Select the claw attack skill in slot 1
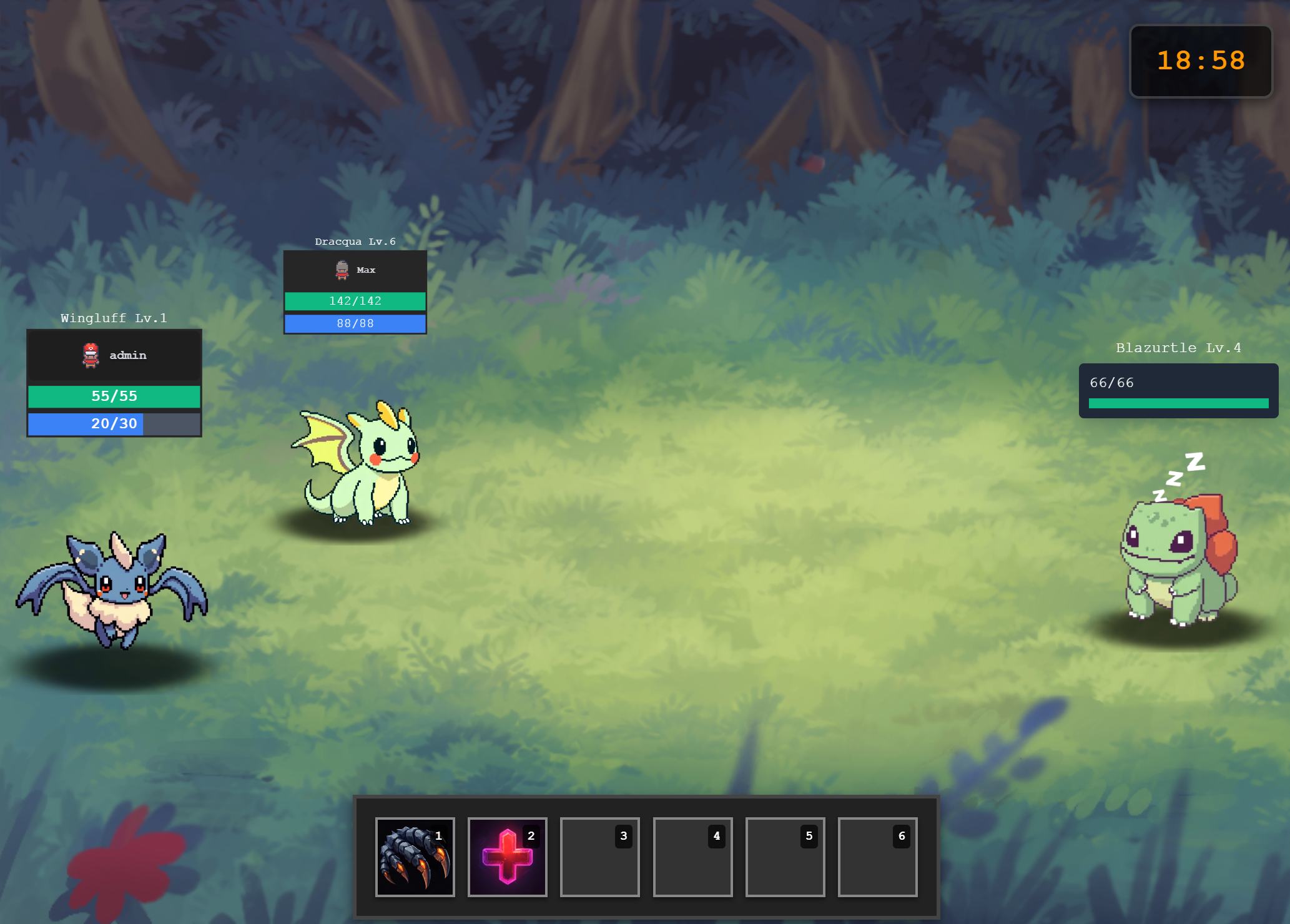The image size is (1290, 924). (x=415, y=856)
